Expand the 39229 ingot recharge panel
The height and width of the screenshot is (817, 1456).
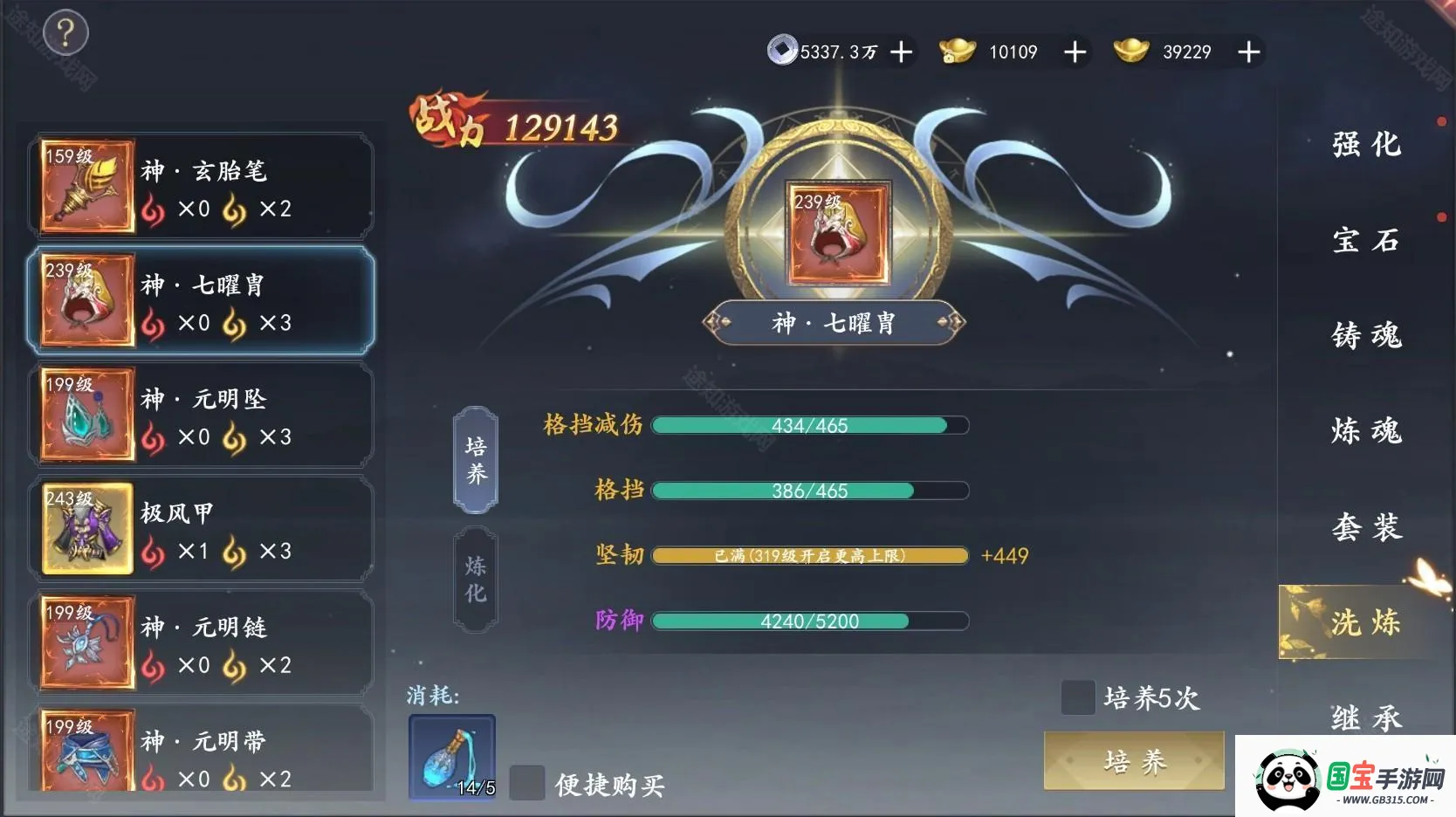[x=1249, y=51]
